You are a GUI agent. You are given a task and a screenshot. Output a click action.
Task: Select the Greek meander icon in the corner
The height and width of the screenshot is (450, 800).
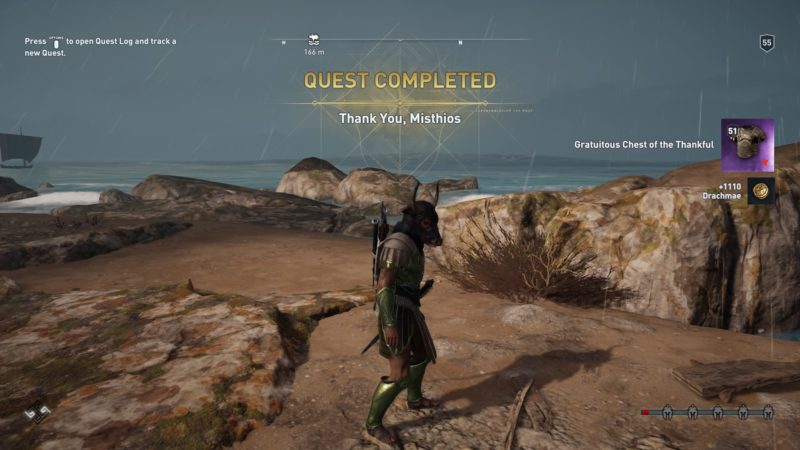[37, 412]
